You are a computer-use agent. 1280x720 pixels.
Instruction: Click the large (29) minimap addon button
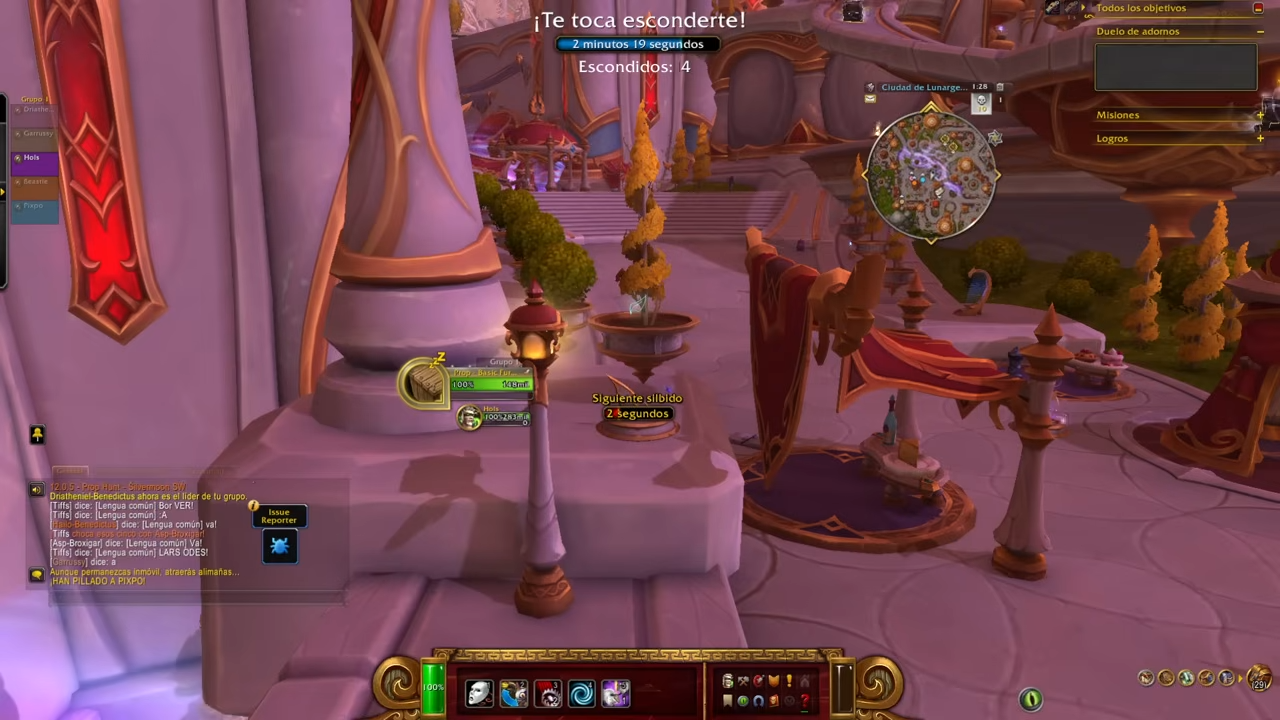coord(1258,676)
